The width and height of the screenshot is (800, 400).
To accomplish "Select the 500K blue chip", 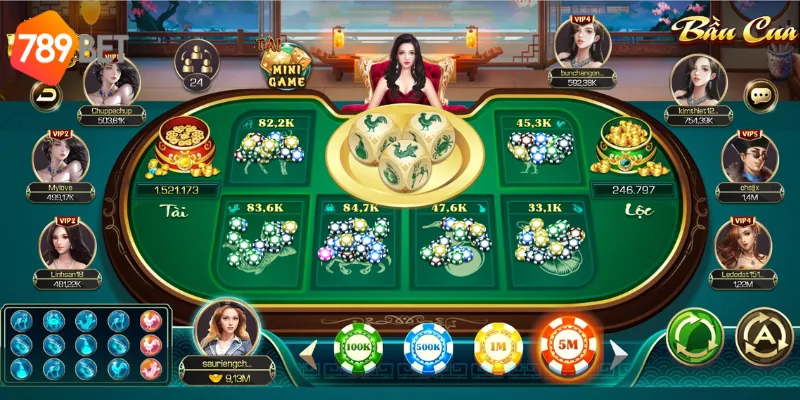I will pyautogui.click(x=428, y=347).
